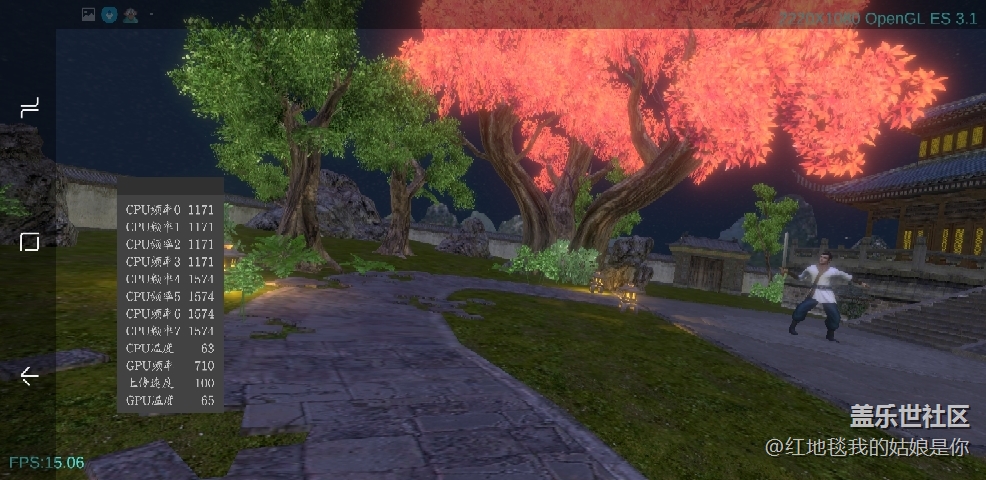The height and width of the screenshot is (480, 986).
Task: Tap the Android back navigation arrow
Action: click(x=30, y=376)
